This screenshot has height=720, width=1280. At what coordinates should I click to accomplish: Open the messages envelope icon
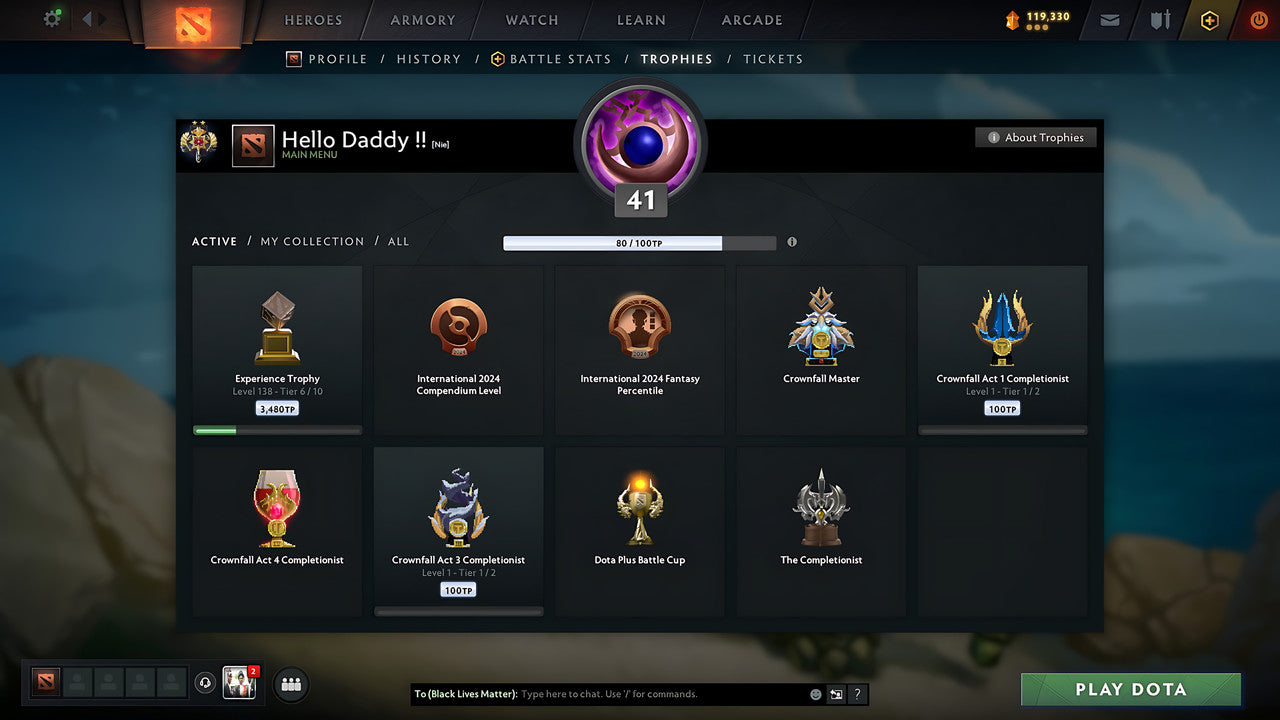(x=1109, y=20)
